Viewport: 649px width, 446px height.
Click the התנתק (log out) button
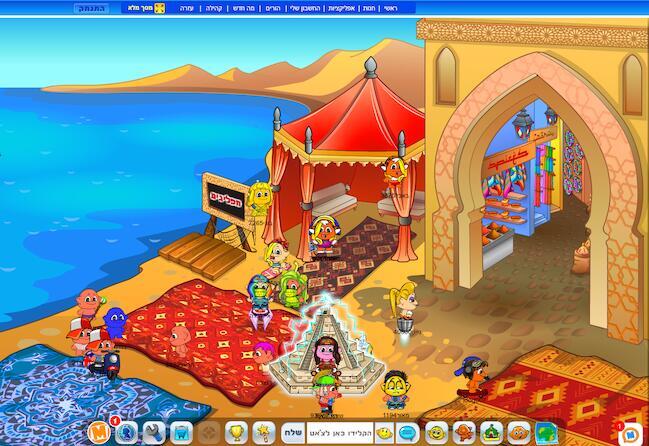[89, 7]
